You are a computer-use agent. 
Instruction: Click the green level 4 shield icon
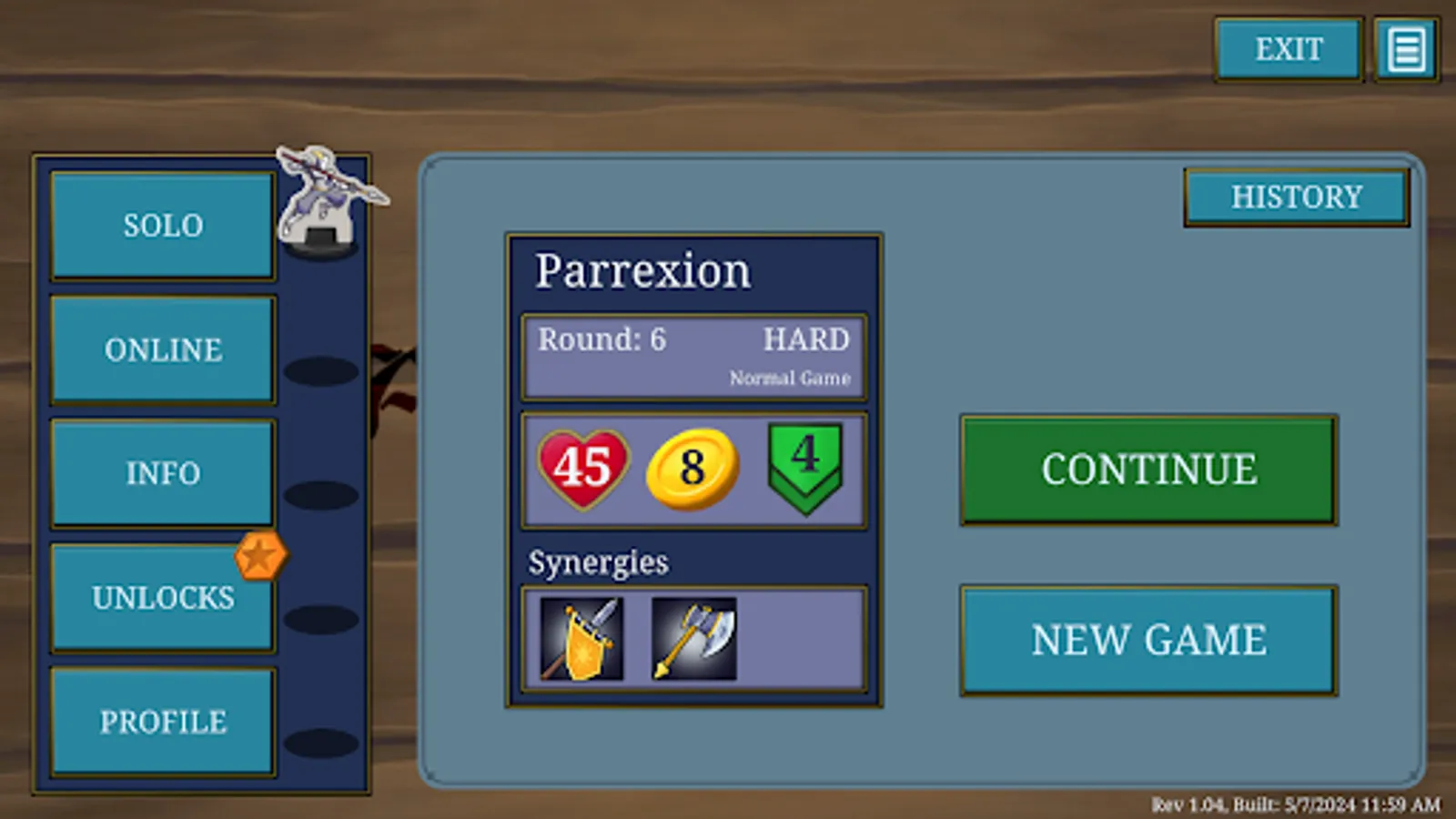(x=805, y=467)
